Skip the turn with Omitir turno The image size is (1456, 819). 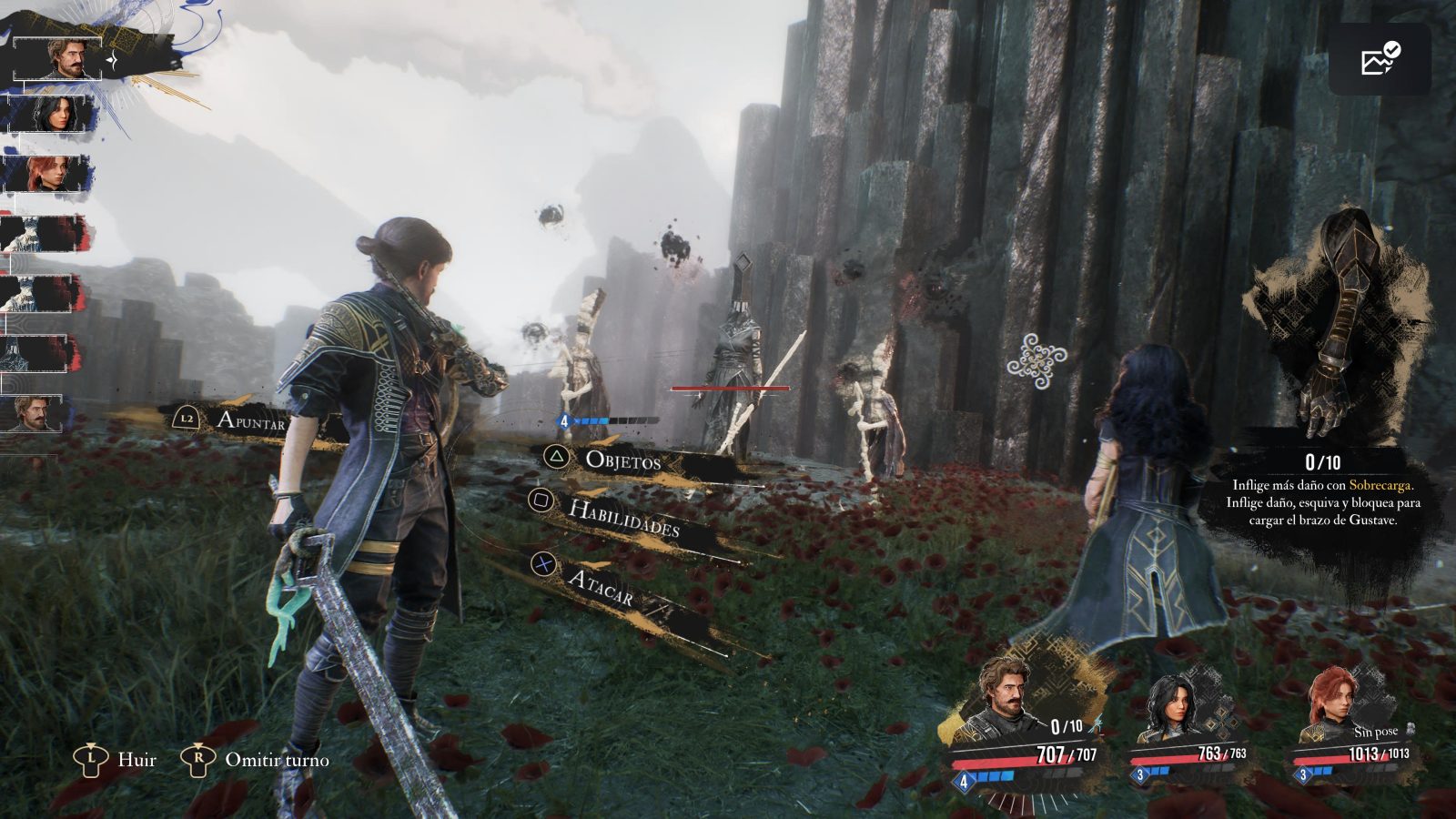pyautogui.click(x=276, y=760)
